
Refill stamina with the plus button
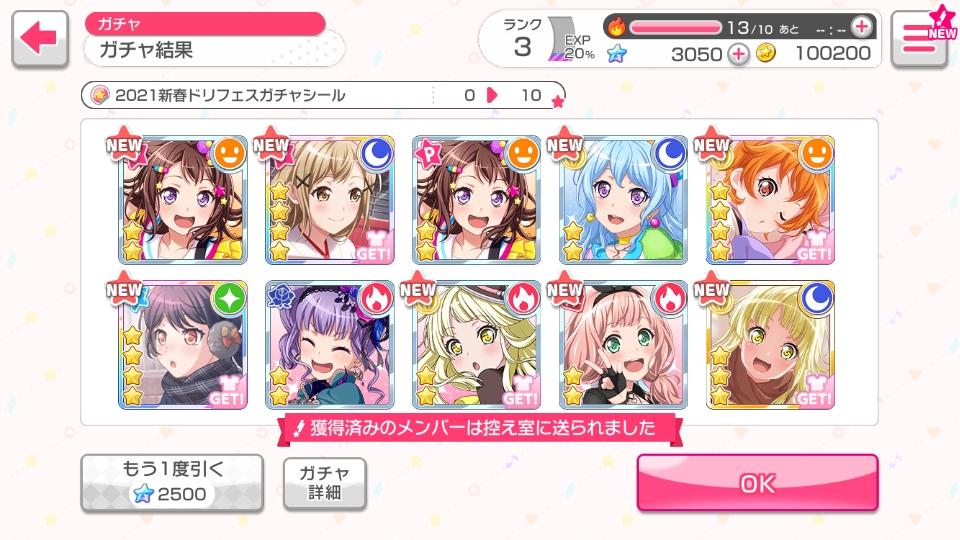coord(861,26)
